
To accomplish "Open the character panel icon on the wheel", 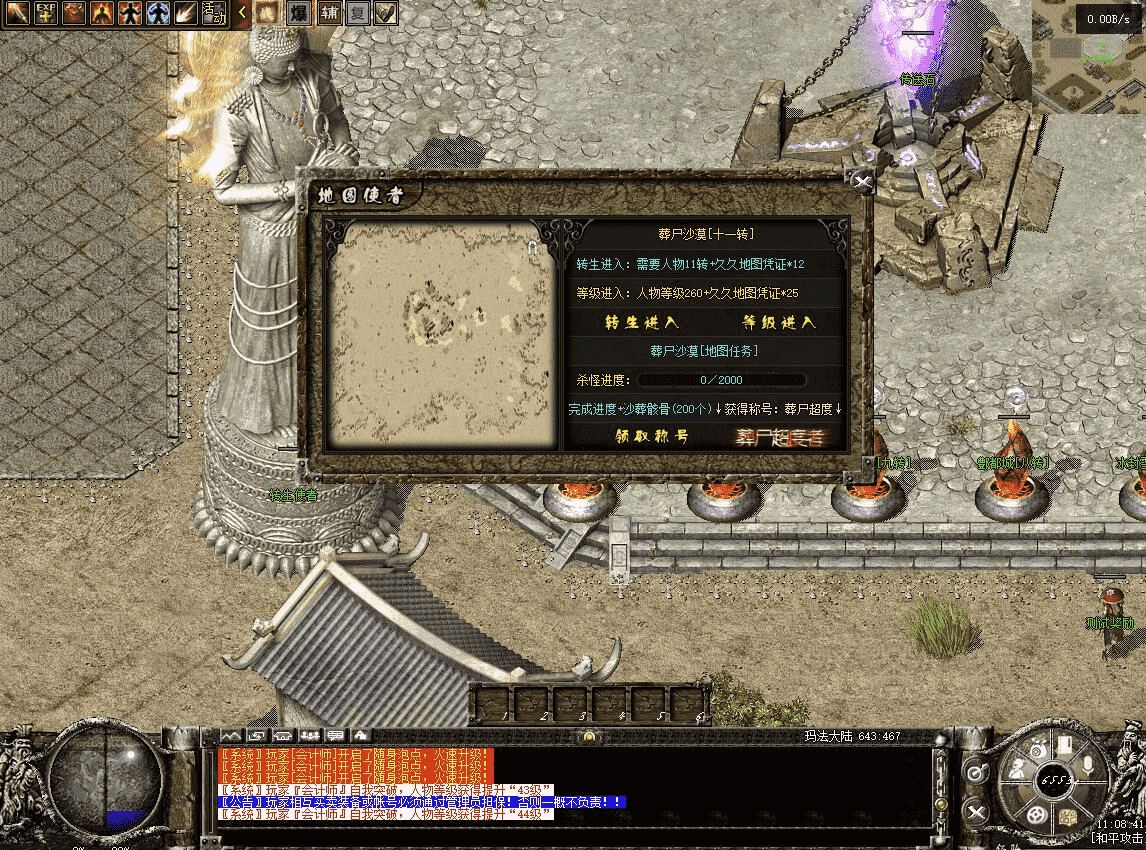I will (1017, 770).
